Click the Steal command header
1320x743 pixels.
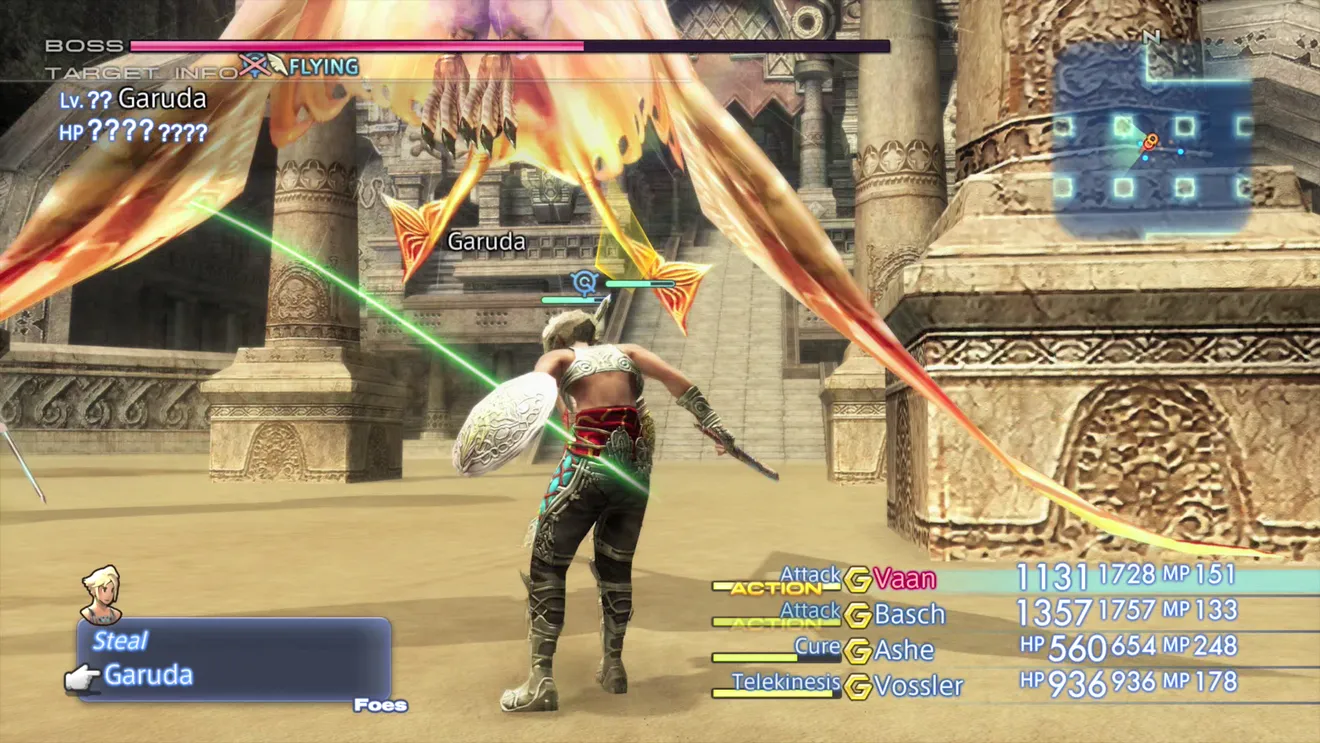[x=120, y=641]
